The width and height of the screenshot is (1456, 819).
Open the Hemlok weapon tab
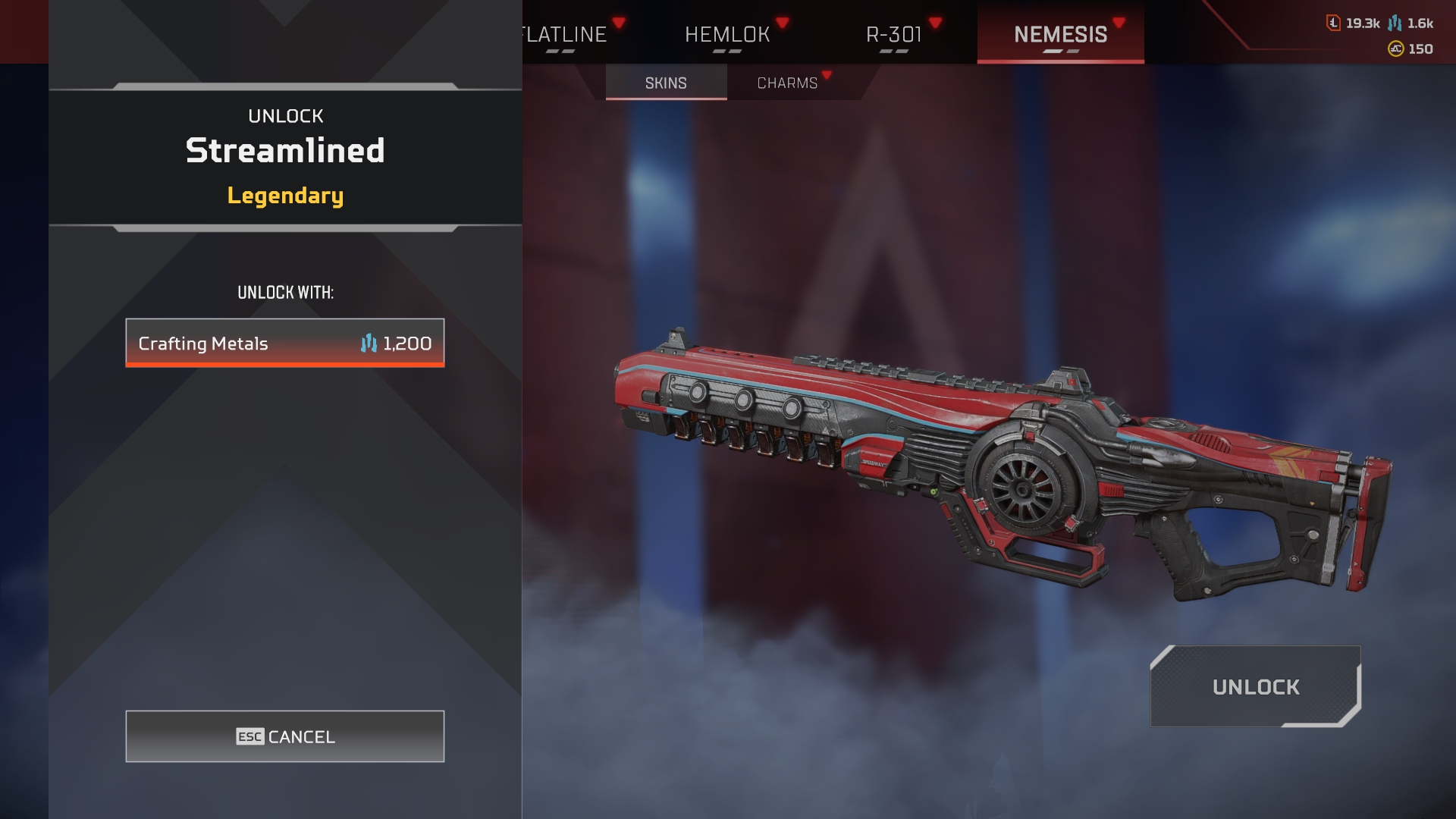[727, 35]
